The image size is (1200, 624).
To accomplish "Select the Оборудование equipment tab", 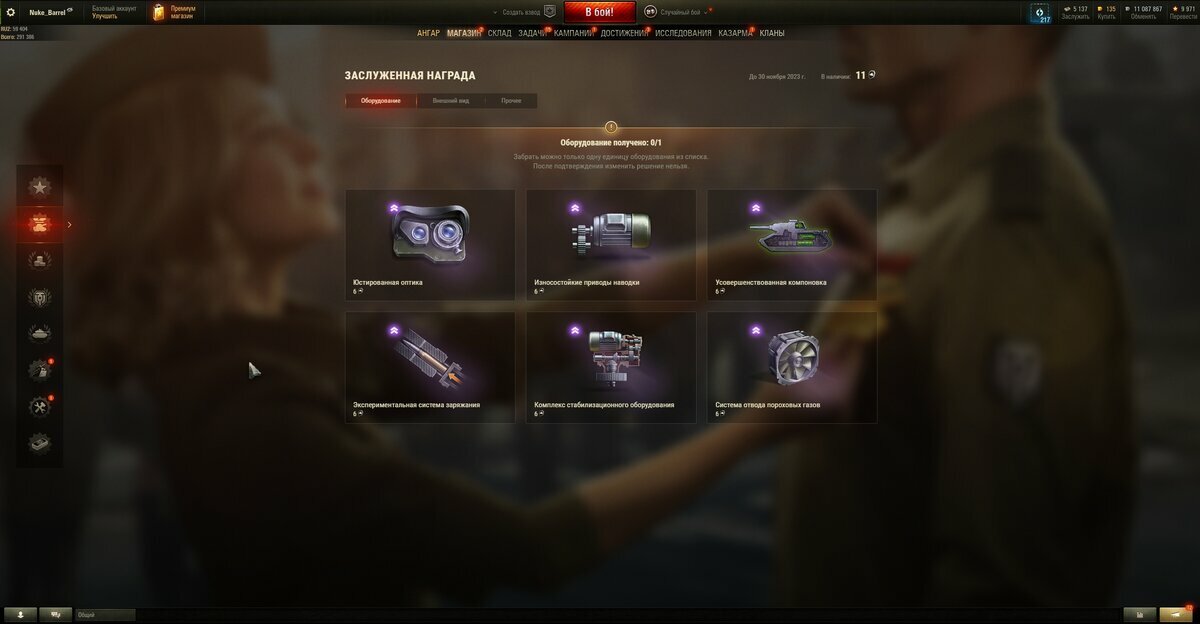I will click(x=381, y=101).
